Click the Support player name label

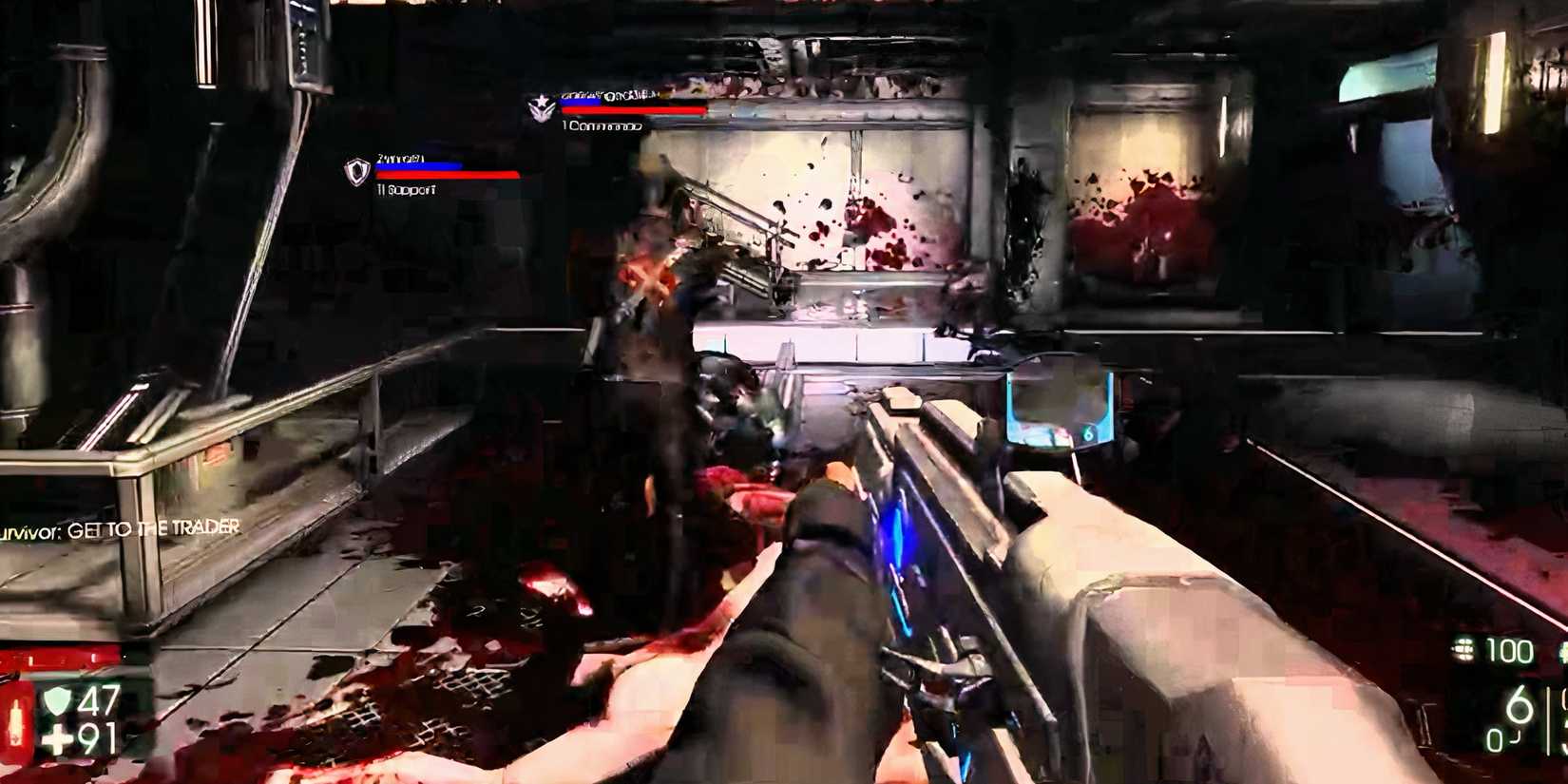point(402,159)
